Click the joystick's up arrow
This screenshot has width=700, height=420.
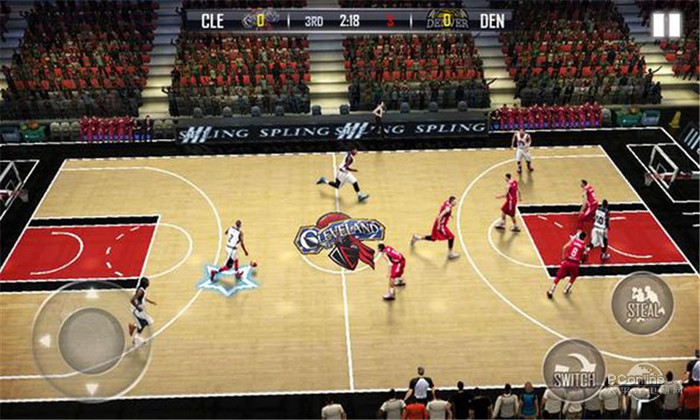[x=92, y=295]
